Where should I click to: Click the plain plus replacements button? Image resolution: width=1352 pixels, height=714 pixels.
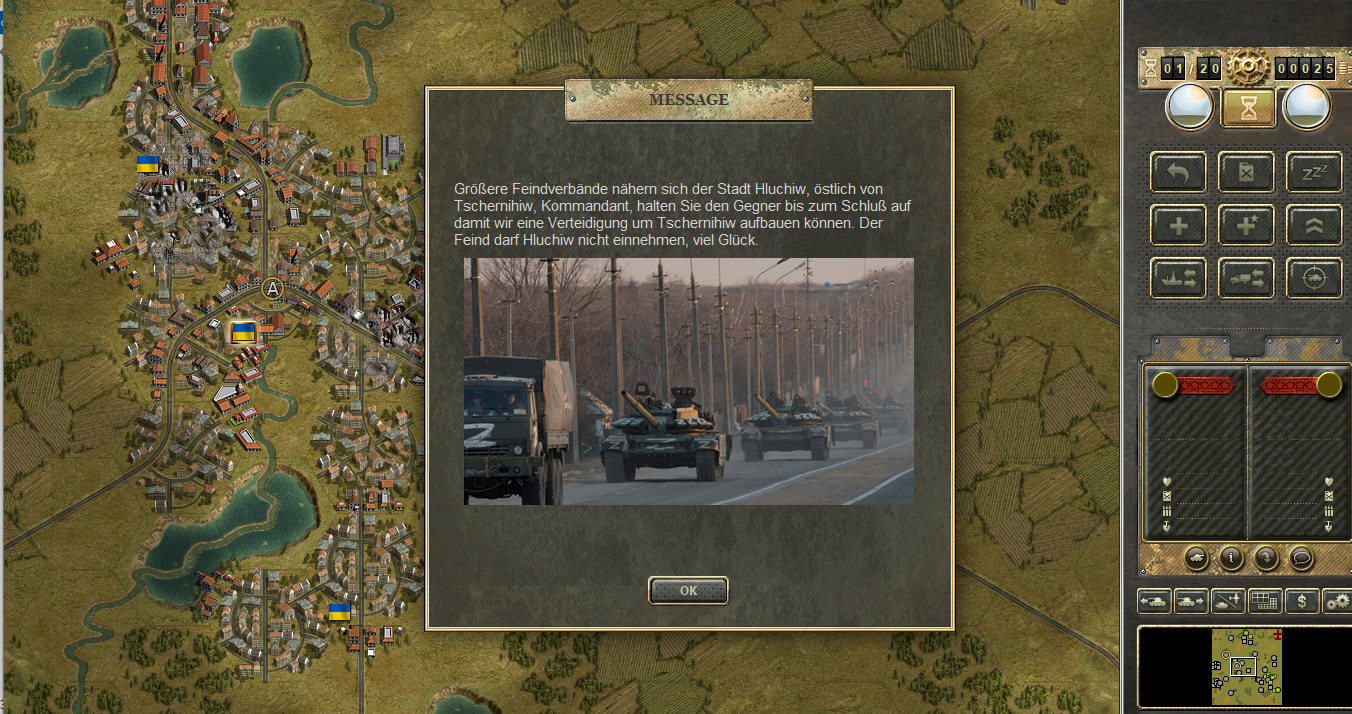[x=1178, y=225]
